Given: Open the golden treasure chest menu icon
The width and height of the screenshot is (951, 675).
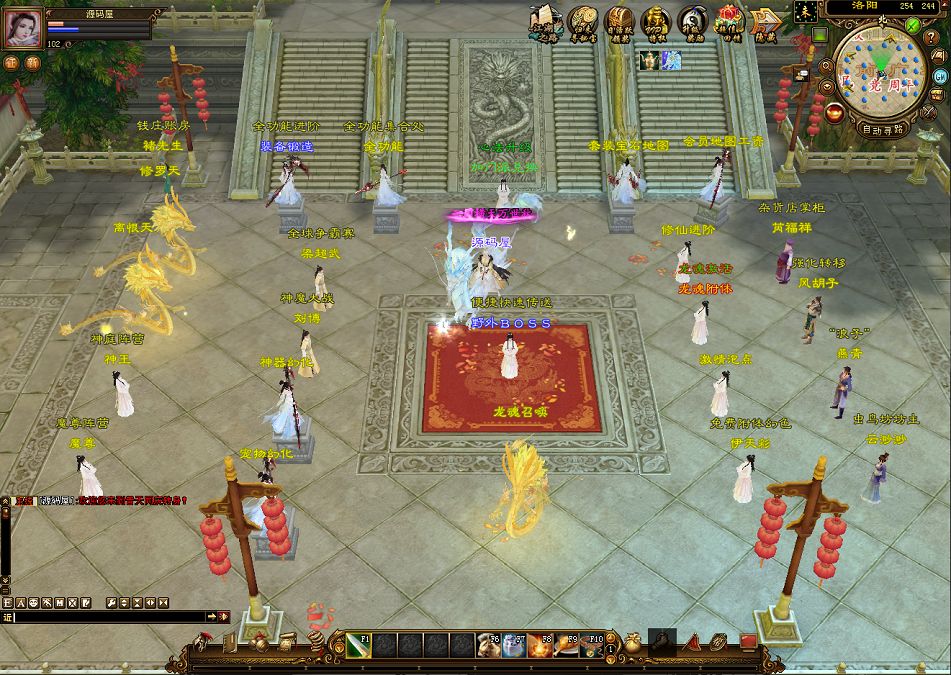Looking at the screenshot, I should [x=618, y=21].
